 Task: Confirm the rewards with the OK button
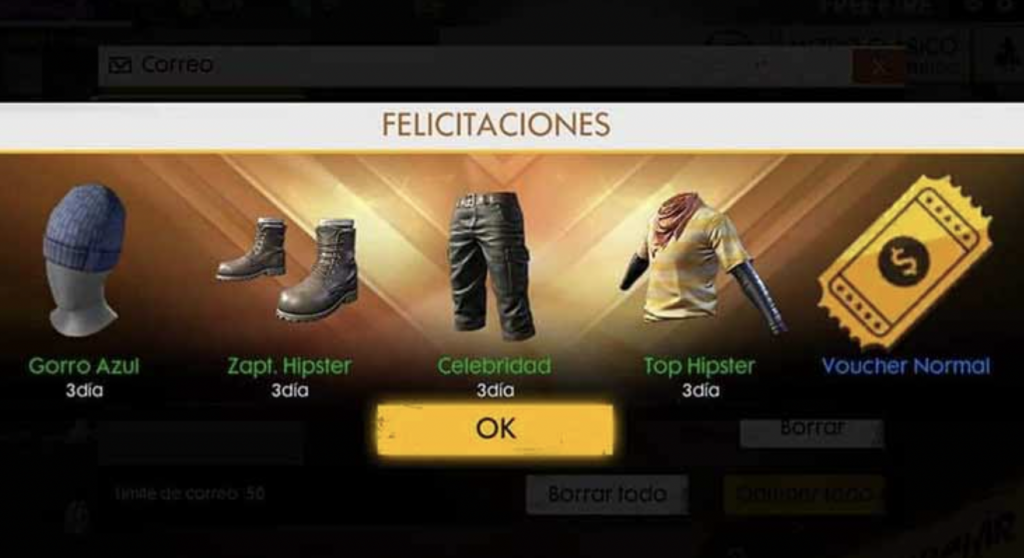pos(495,429)
